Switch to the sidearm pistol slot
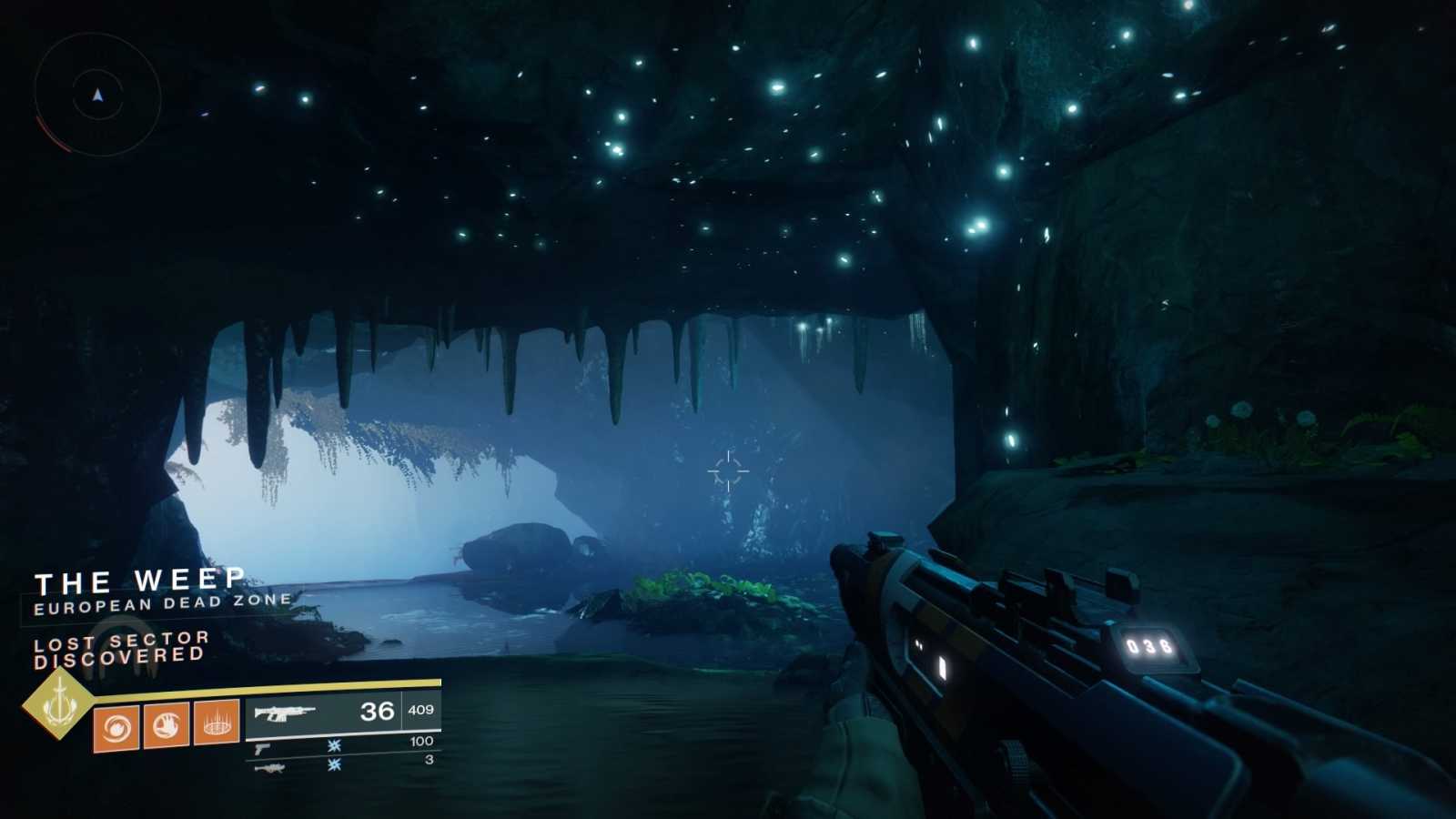This screenshot has width=1456, height=819. (x=342, y=746)
